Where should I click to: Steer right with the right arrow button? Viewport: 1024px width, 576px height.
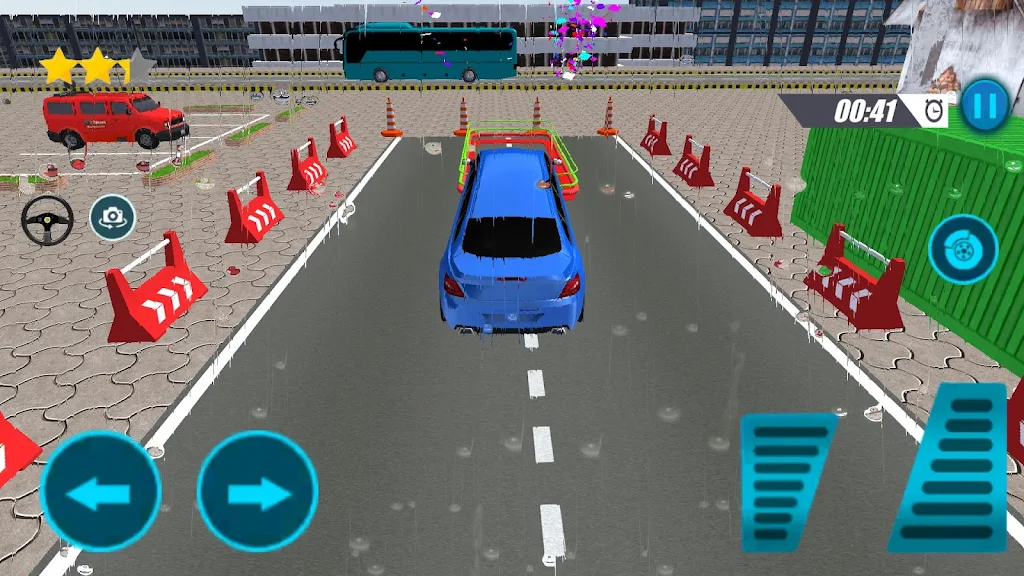pyautogui.click(x=257, y=492)
